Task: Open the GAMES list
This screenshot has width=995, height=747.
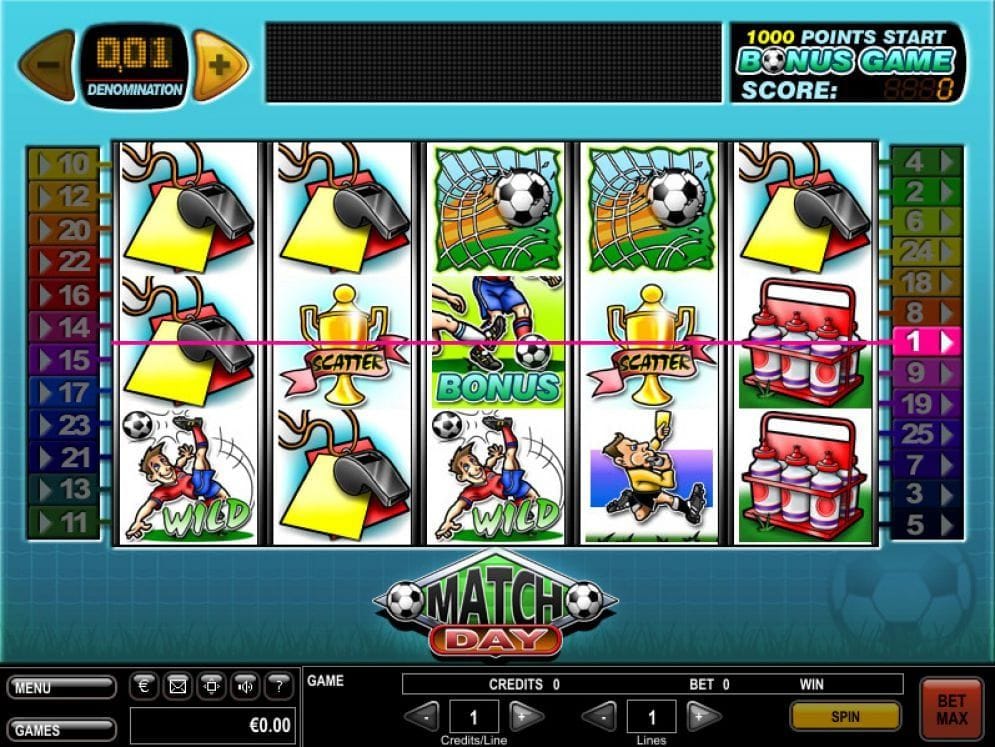Action: [x=60, y=729]
